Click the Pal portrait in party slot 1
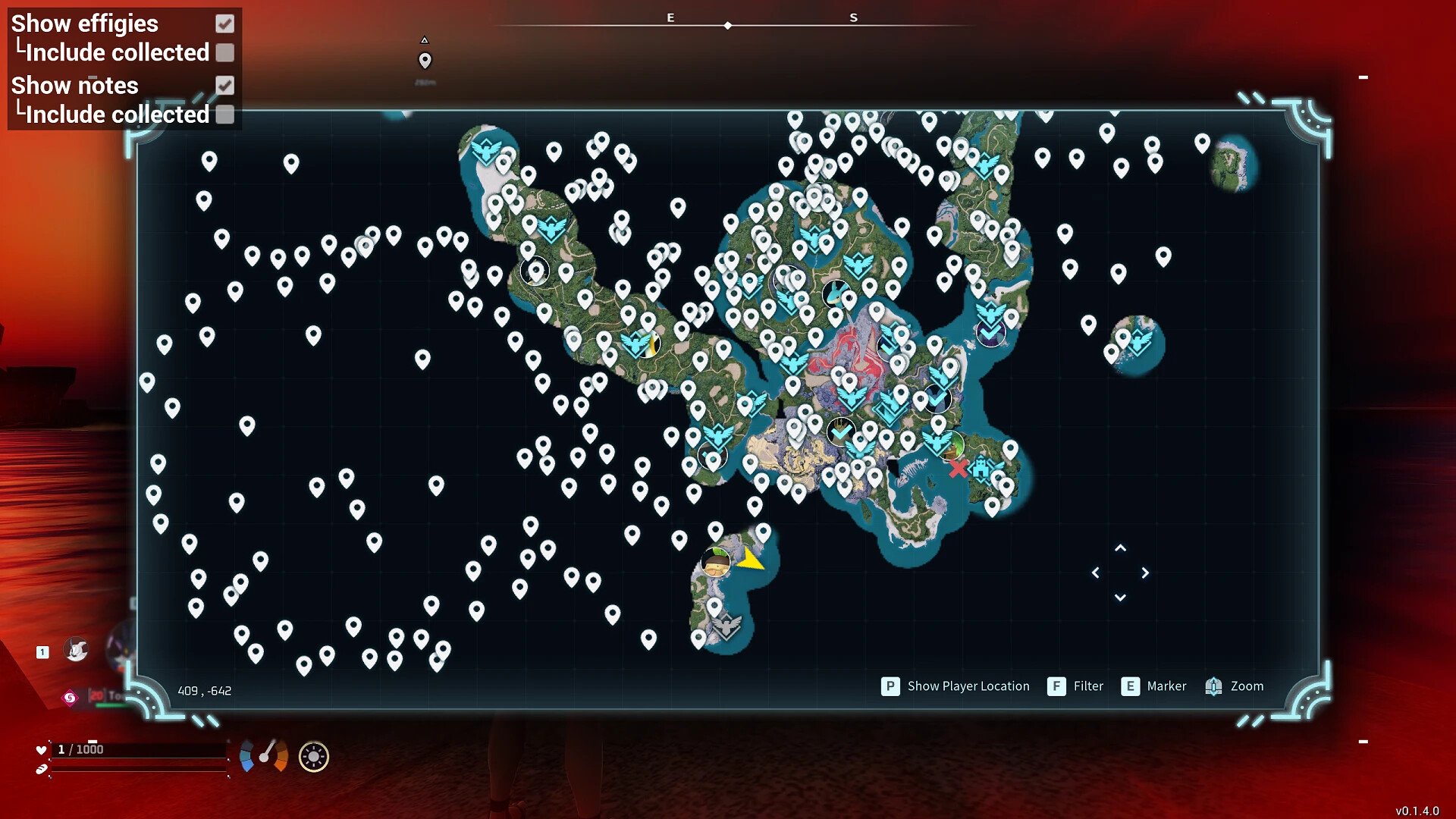Image resolution: width=1456 pixels, height=819 pixels. point(76,650)
